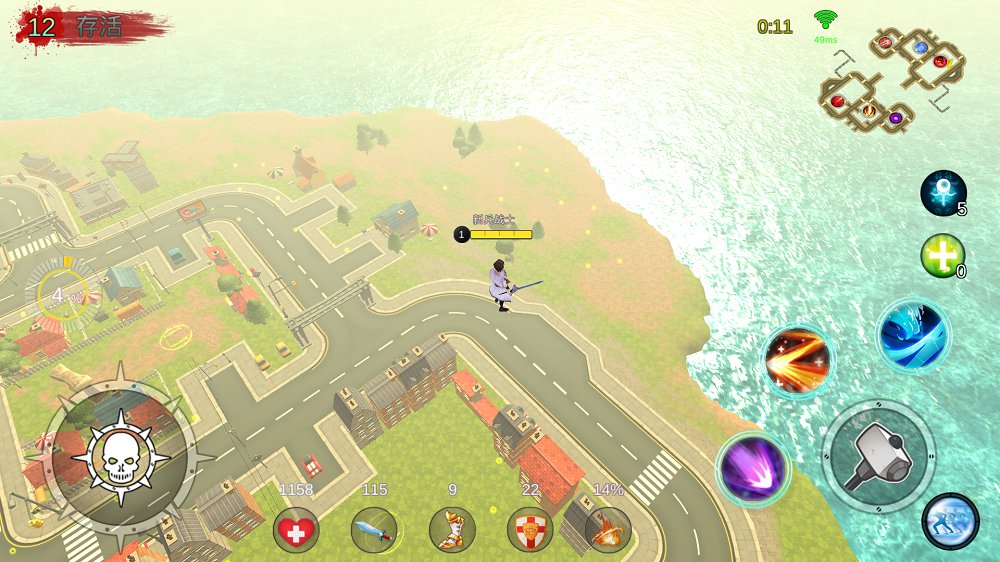This screenshot has height=562, width=1000.
Task: Select the red heart health stat icon
Action: click(296, 529)
